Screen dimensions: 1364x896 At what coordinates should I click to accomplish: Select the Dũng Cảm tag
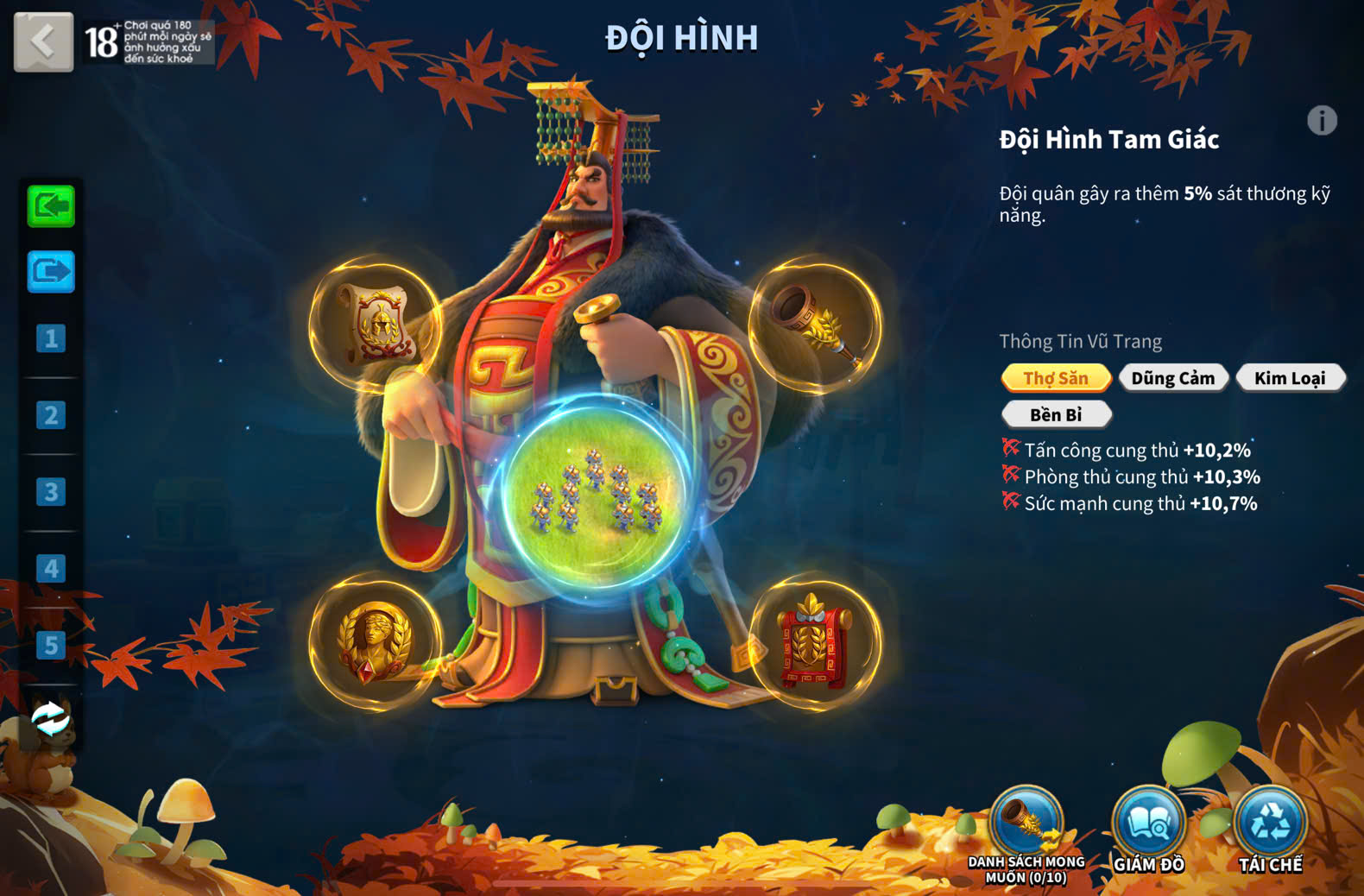(1173, 378)
